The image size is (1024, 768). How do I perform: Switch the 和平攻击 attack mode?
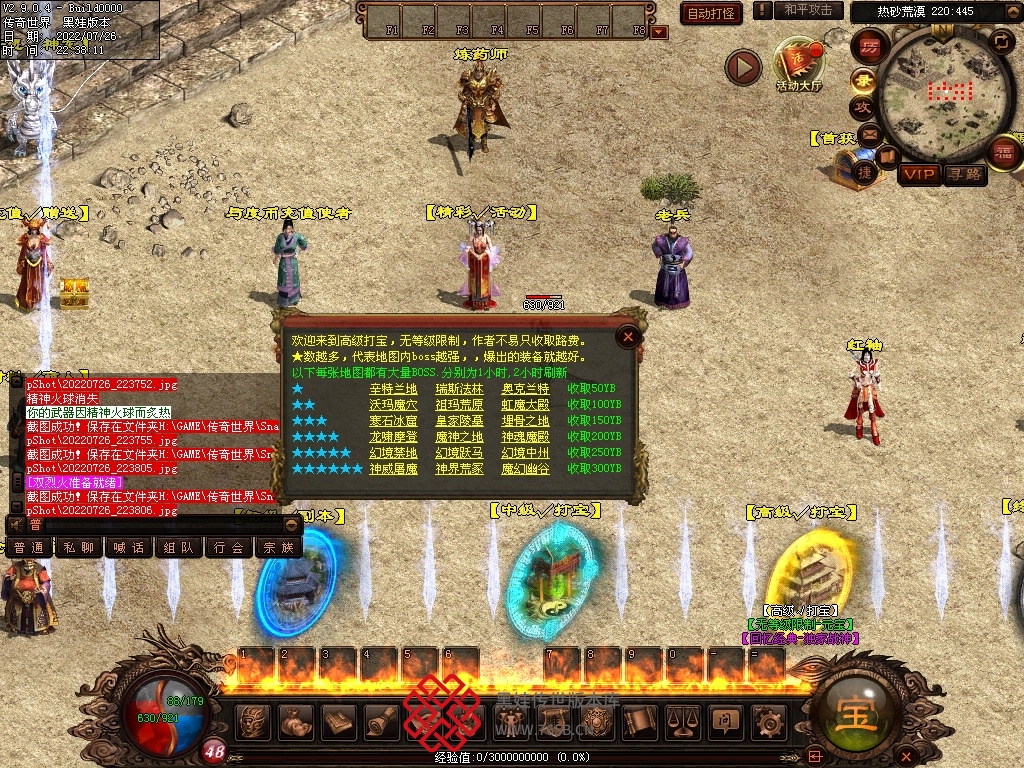808,10
